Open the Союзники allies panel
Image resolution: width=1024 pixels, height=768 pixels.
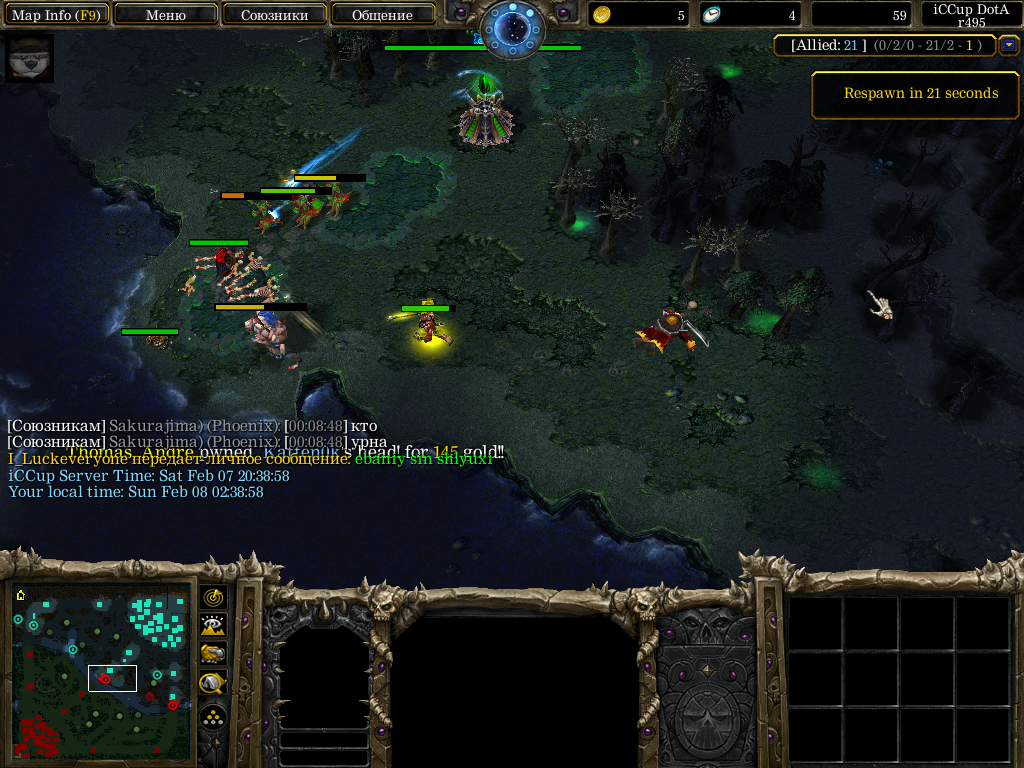pos(273,15)
